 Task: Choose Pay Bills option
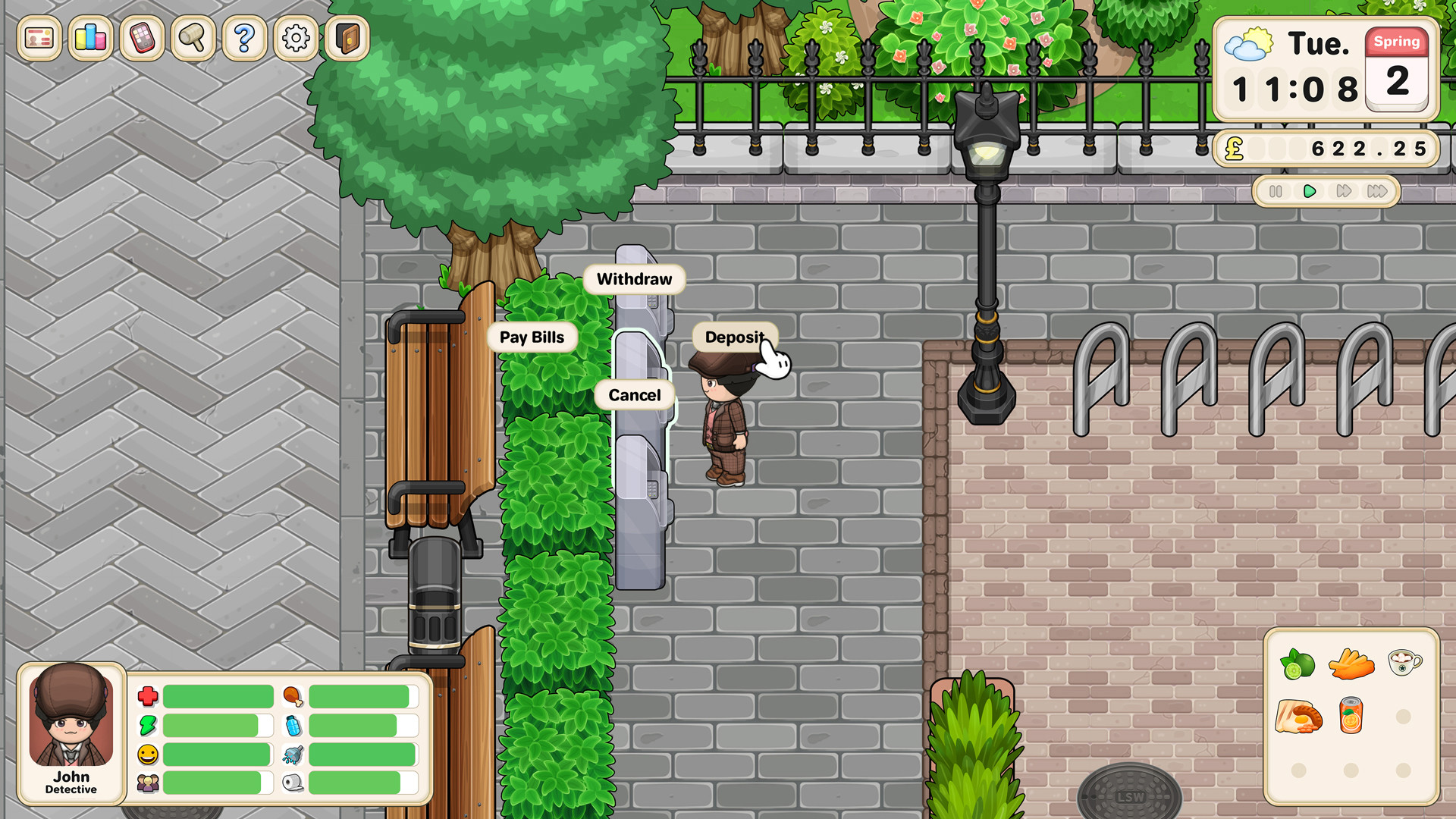[533, 337]
